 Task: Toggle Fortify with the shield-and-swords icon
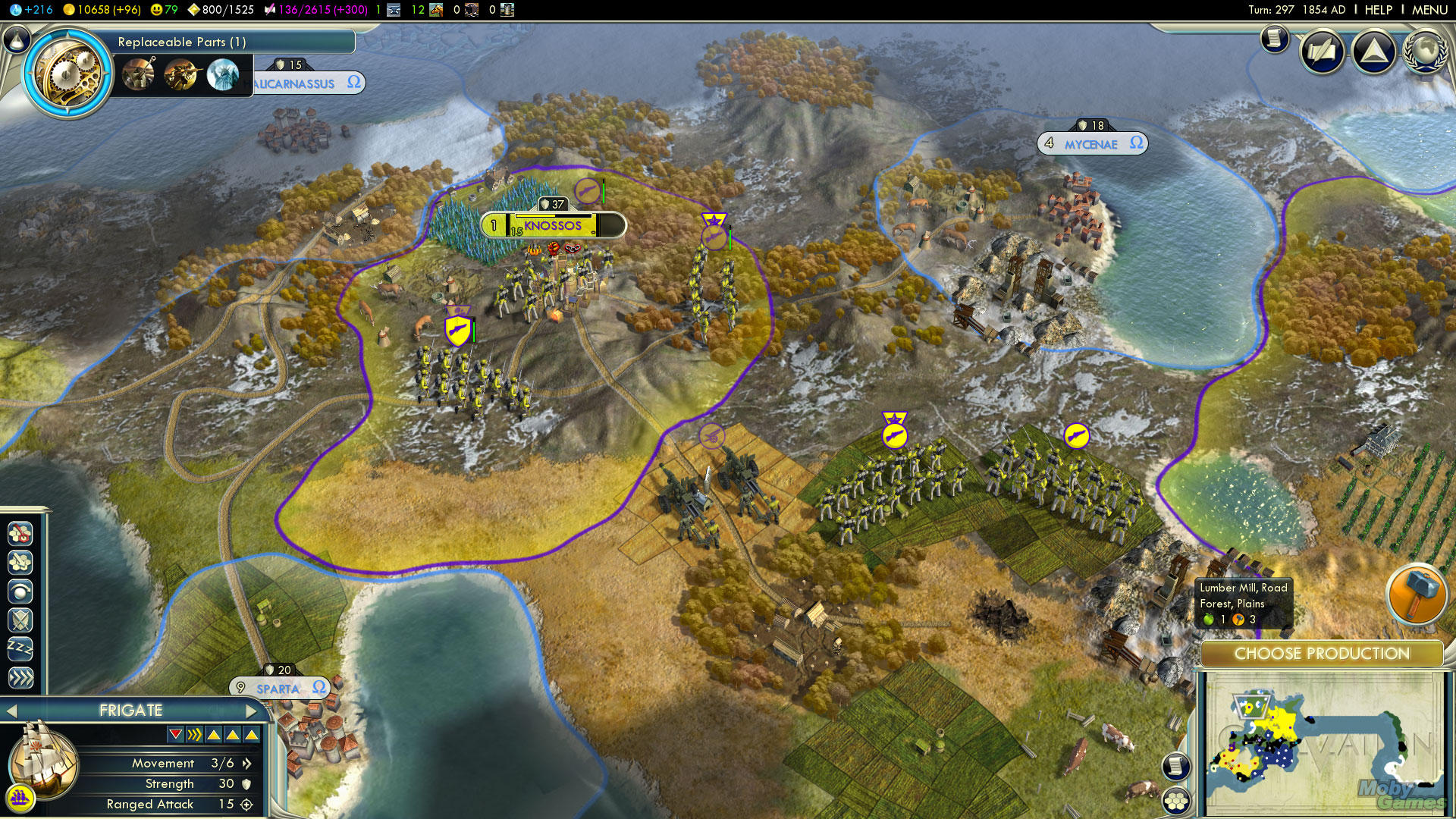tap(20, 619)
